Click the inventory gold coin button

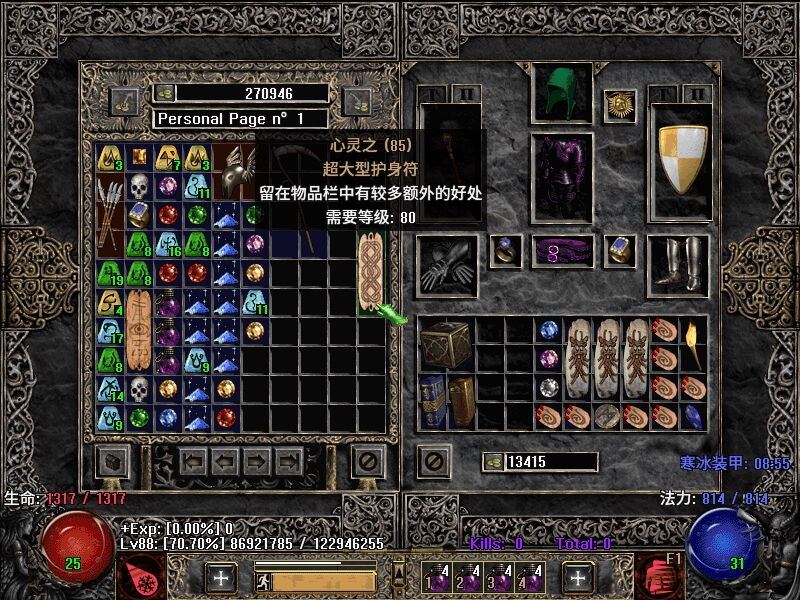492,462
